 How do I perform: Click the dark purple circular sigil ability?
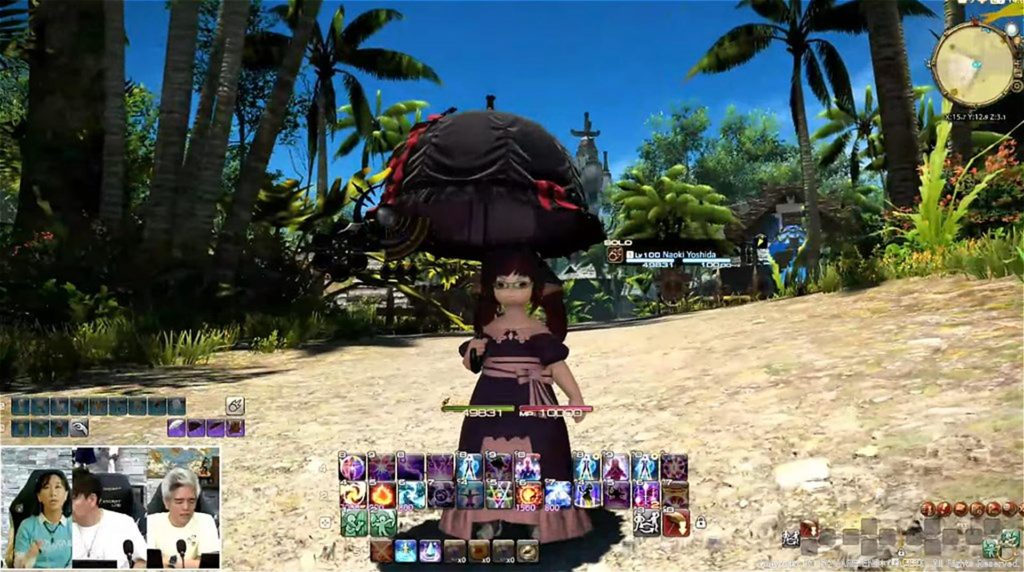click(676, 466)
